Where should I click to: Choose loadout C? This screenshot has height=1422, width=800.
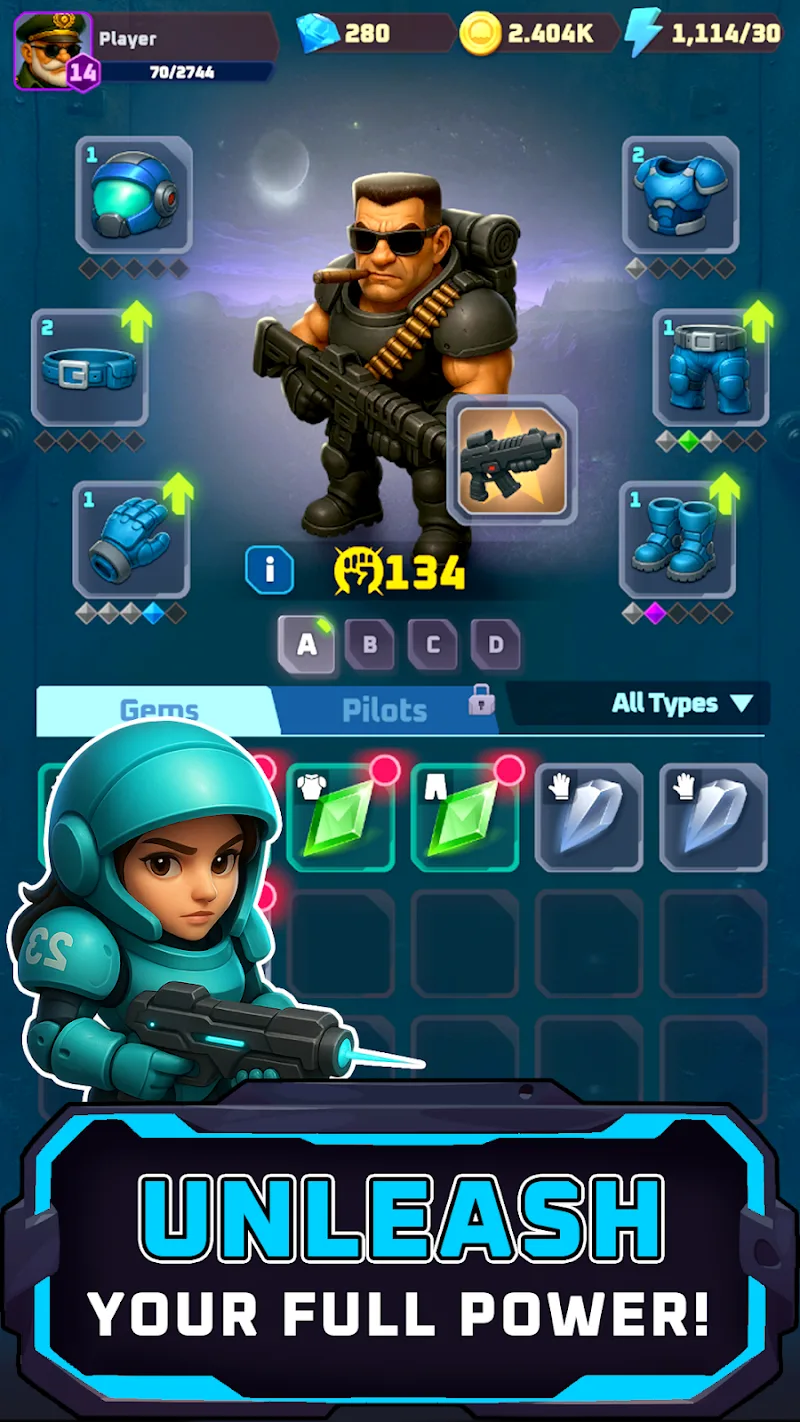433,645
